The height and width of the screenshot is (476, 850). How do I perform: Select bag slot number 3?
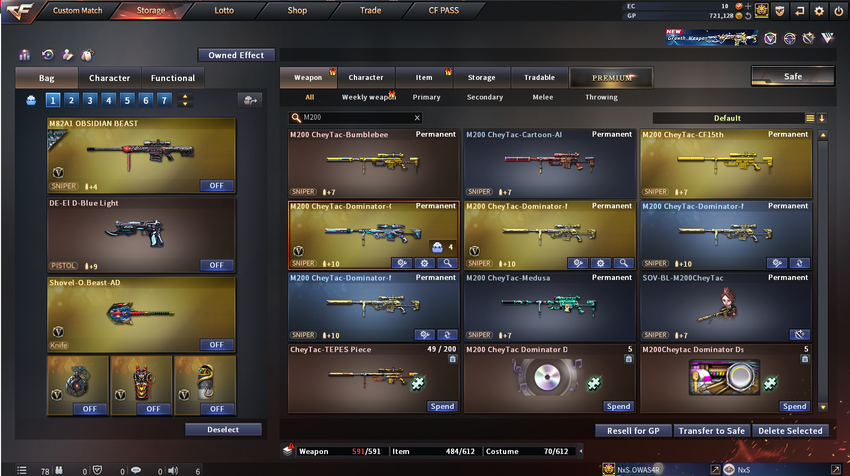point(89,99)
